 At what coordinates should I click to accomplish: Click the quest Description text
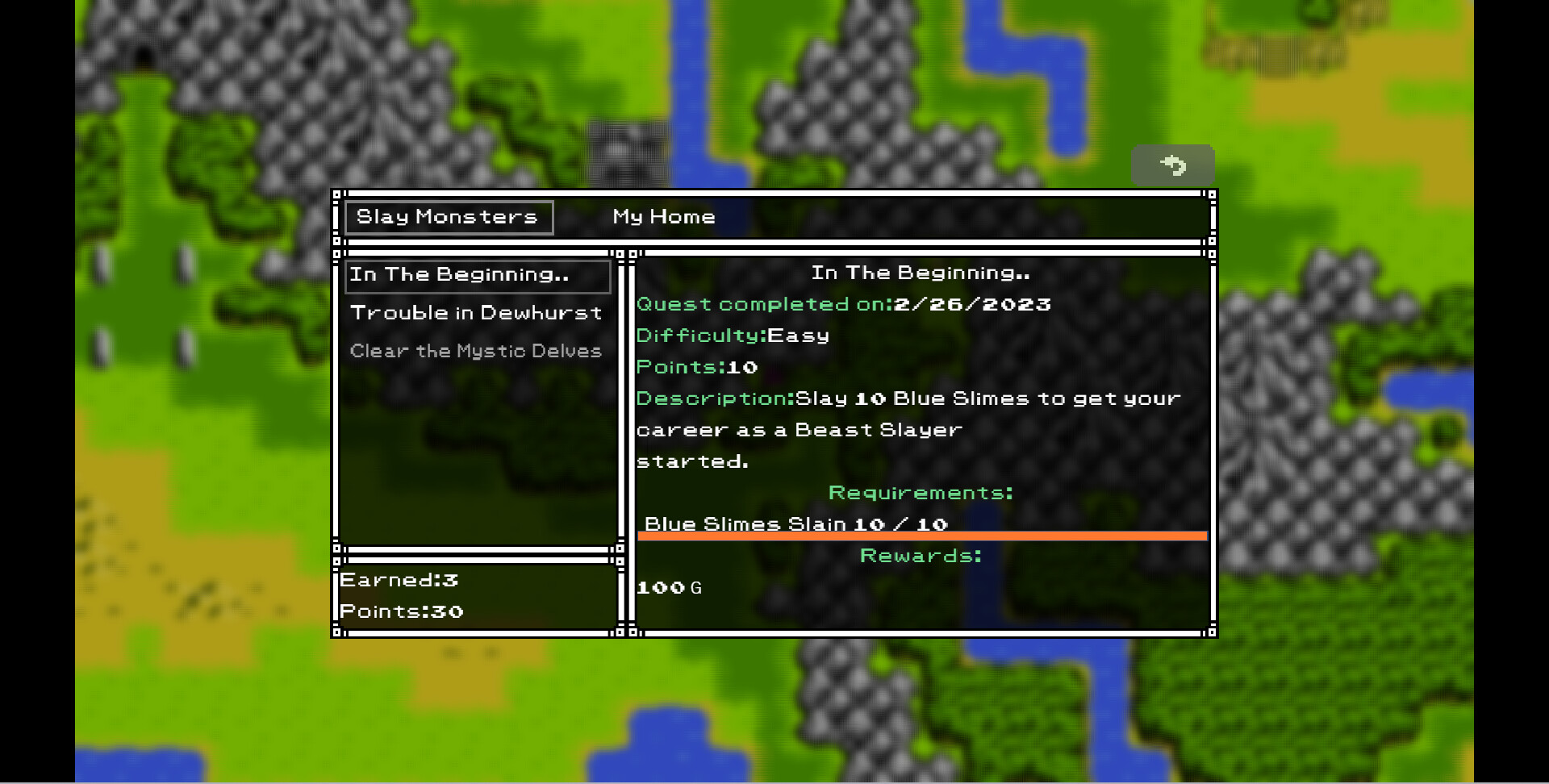pos(908,398)
